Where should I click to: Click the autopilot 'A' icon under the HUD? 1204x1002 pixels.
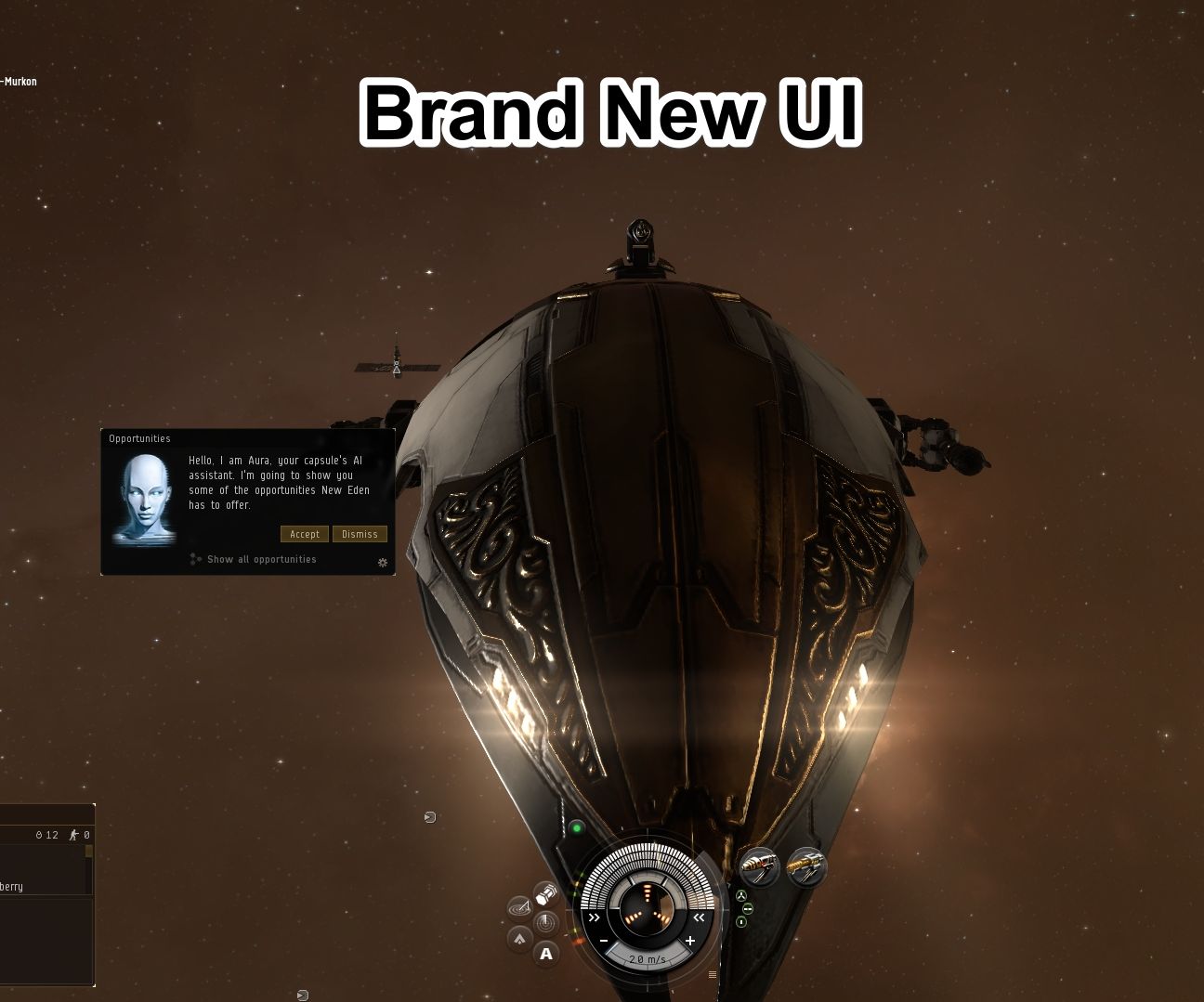click(547, 954)
